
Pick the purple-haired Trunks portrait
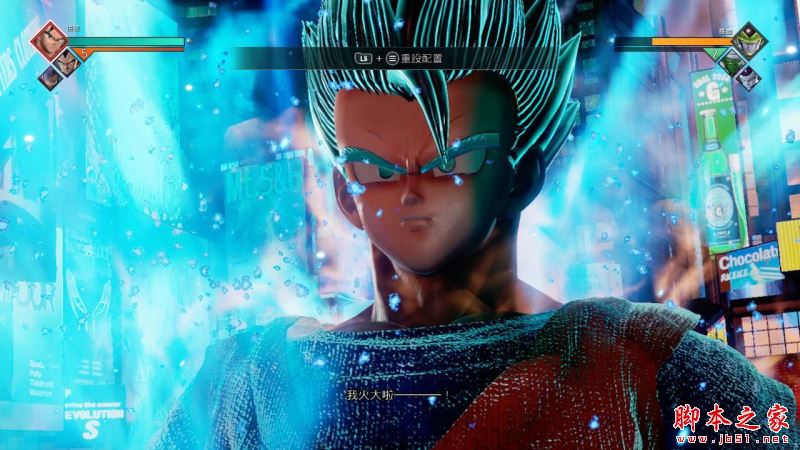click(48, 76)
